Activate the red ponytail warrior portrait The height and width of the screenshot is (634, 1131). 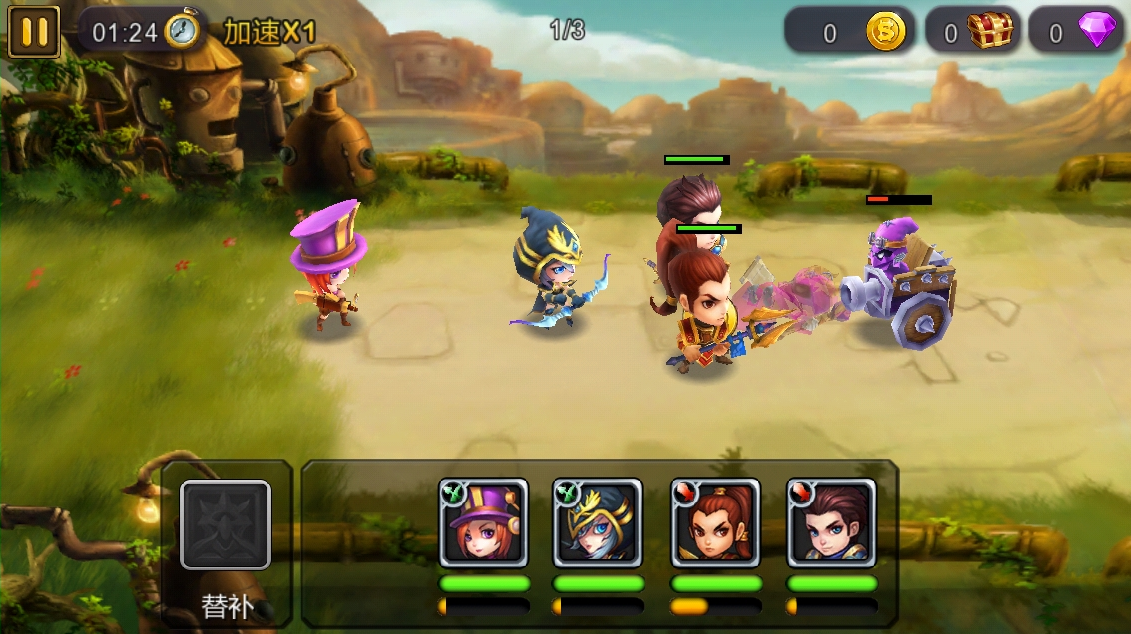pos(715,523)
